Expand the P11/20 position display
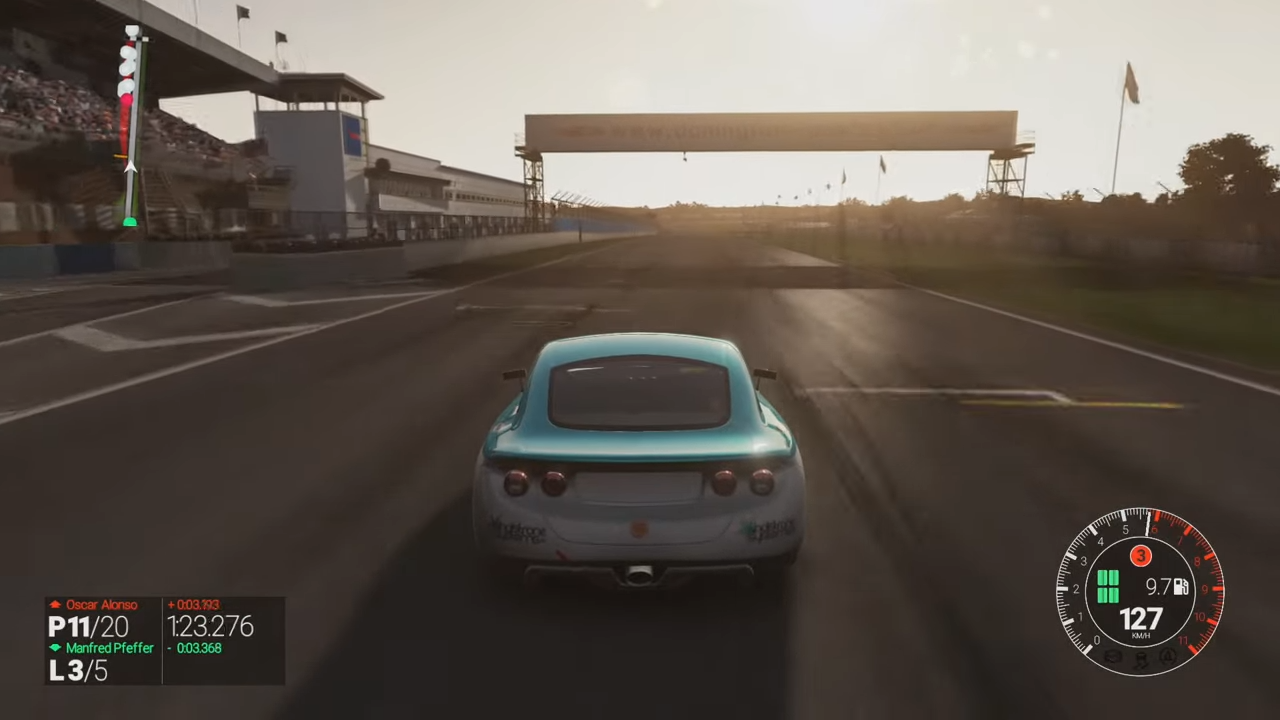 (88, 626)
